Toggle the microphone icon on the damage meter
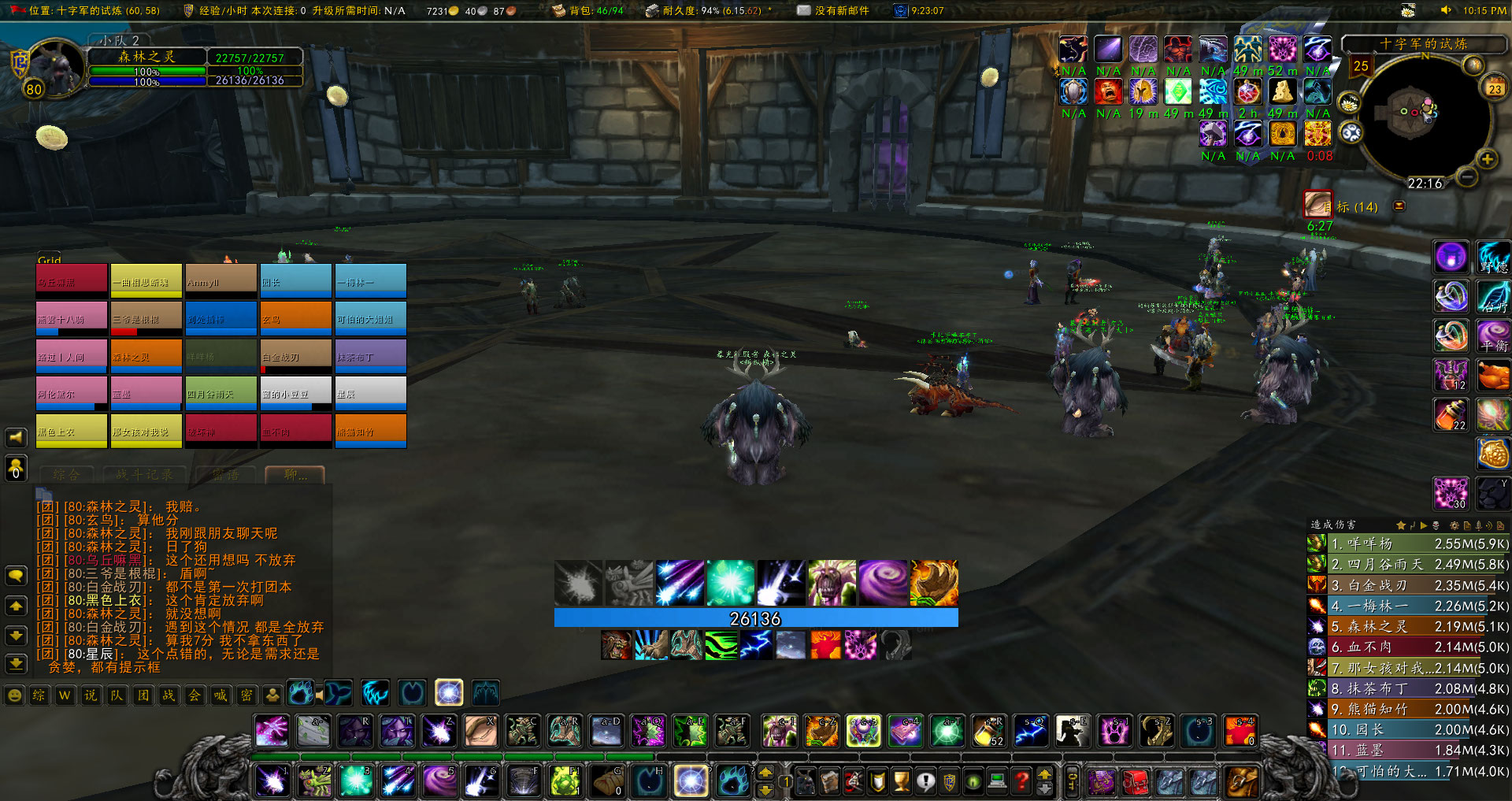1512x801 pixels. (x=1477, y=526)
